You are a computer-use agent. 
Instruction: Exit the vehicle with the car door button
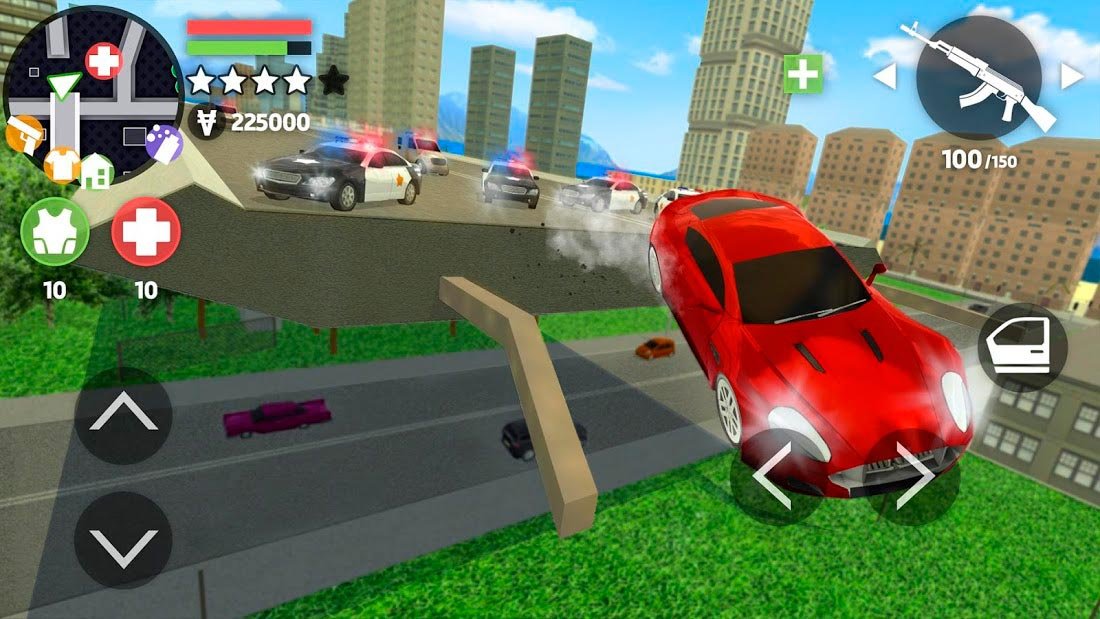pyautogui.click(x=1022, y=347)
